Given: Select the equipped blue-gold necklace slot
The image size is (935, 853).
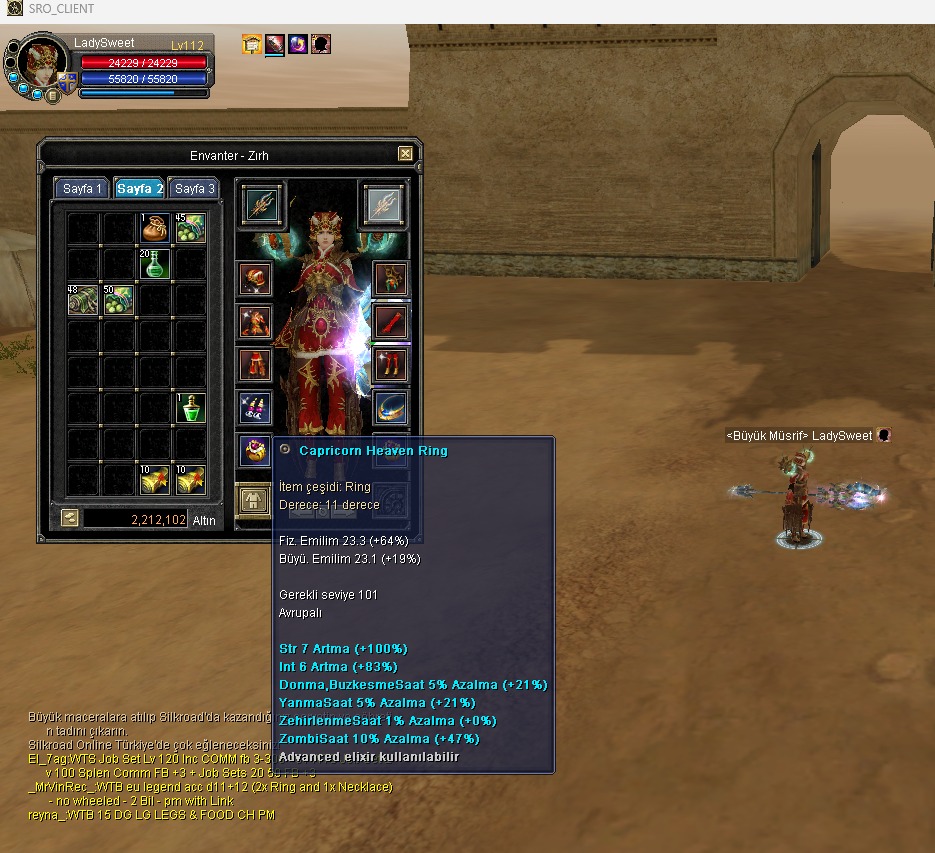Looking at the screenshot, I should coord(390,406).
